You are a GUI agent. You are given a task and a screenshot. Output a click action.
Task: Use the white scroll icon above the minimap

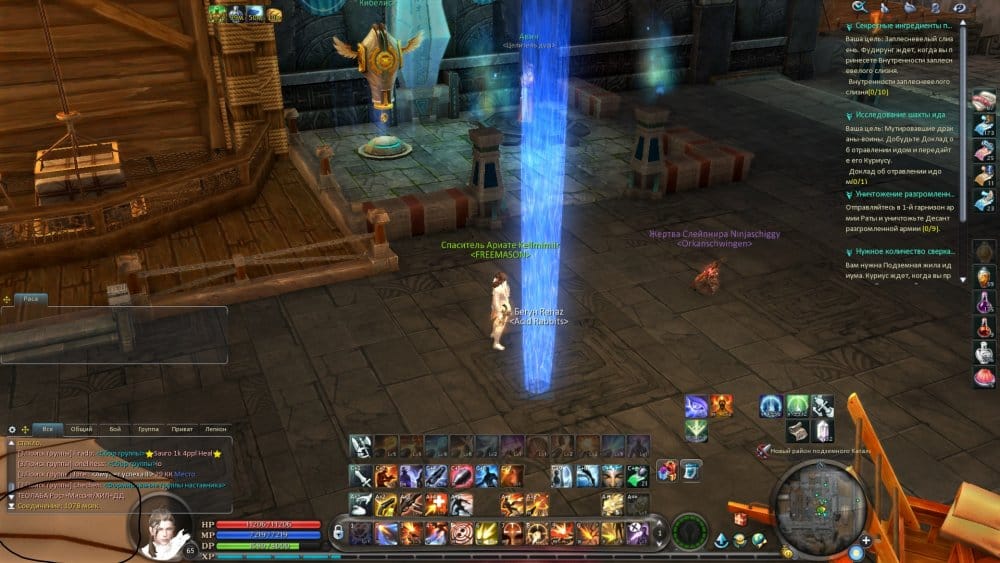pos(797,431)
